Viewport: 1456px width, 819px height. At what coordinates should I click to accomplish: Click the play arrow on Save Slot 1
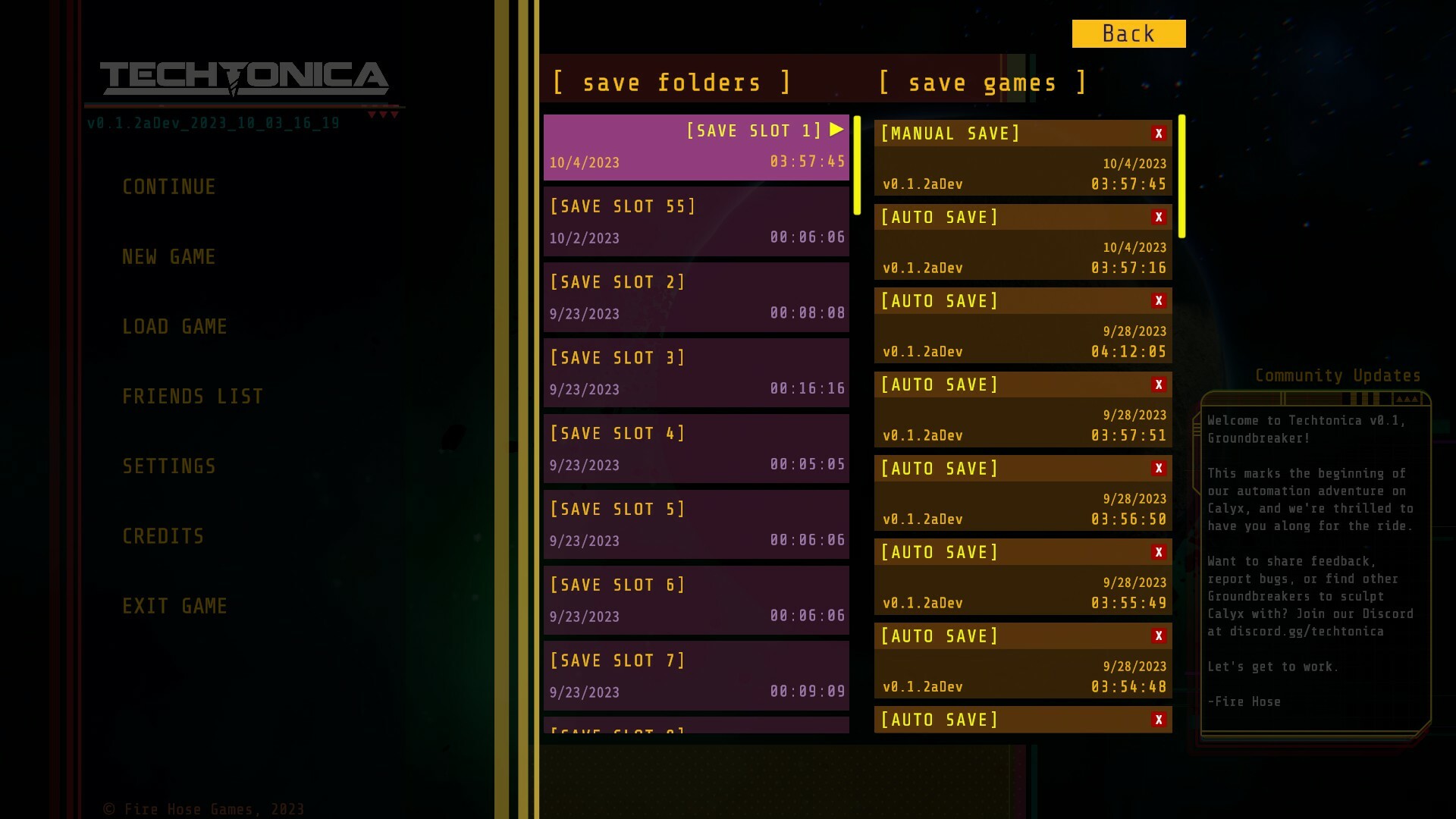click(836, 129)
